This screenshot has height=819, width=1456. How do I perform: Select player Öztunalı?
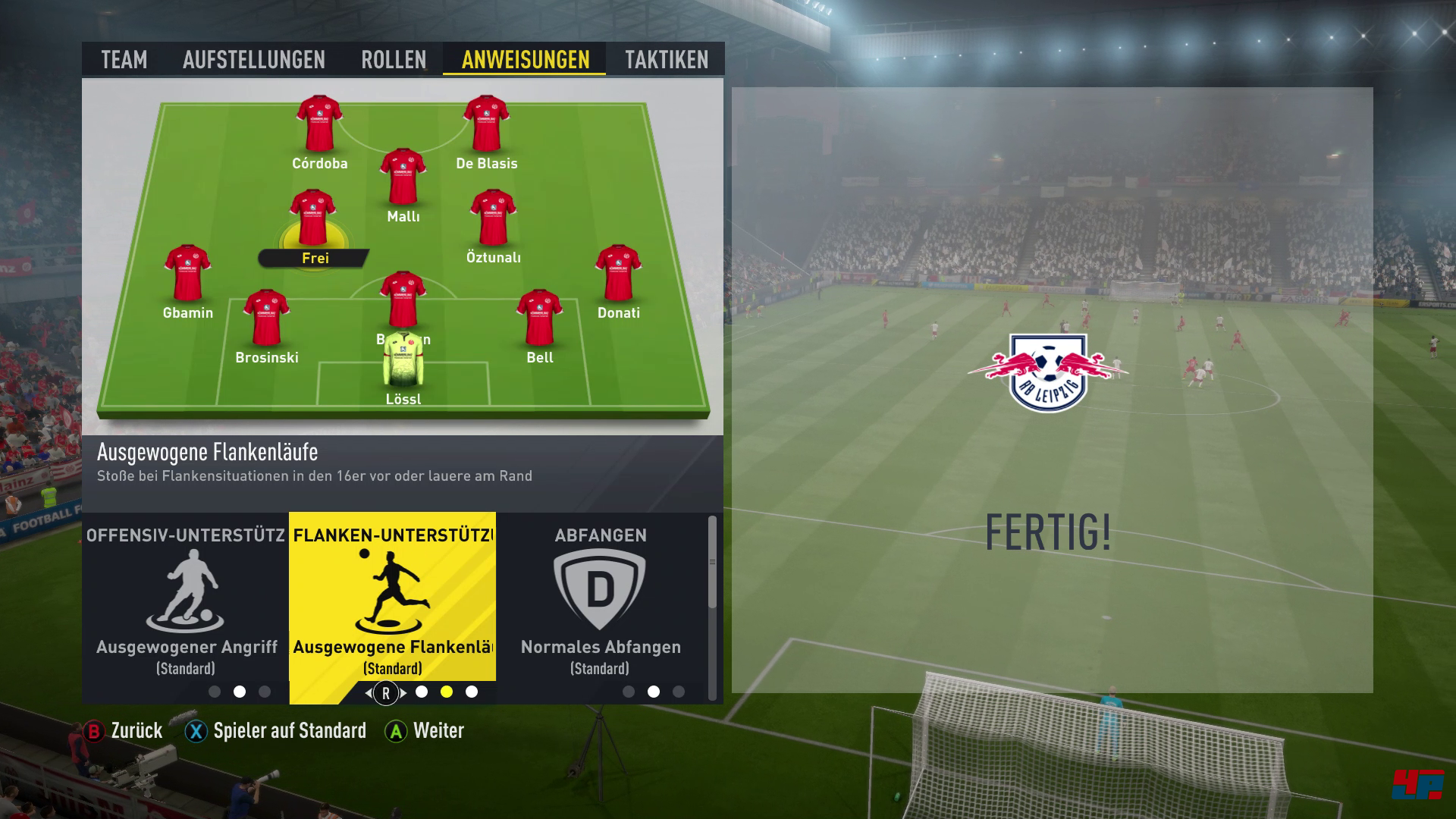tap(493, 220)
